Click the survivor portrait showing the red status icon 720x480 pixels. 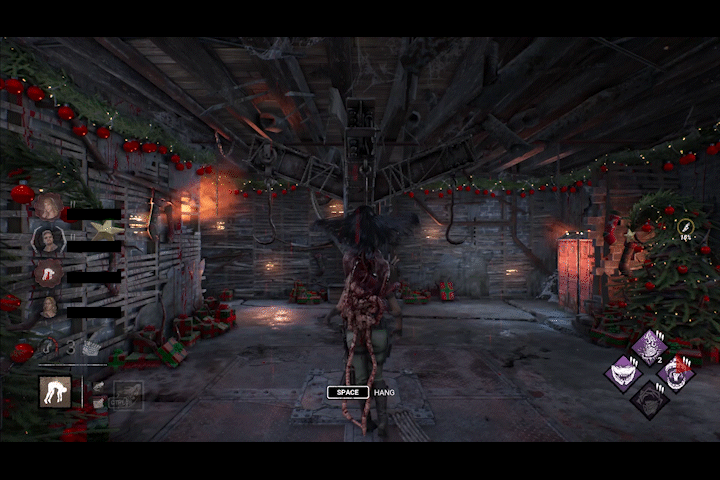coord(48,273)
